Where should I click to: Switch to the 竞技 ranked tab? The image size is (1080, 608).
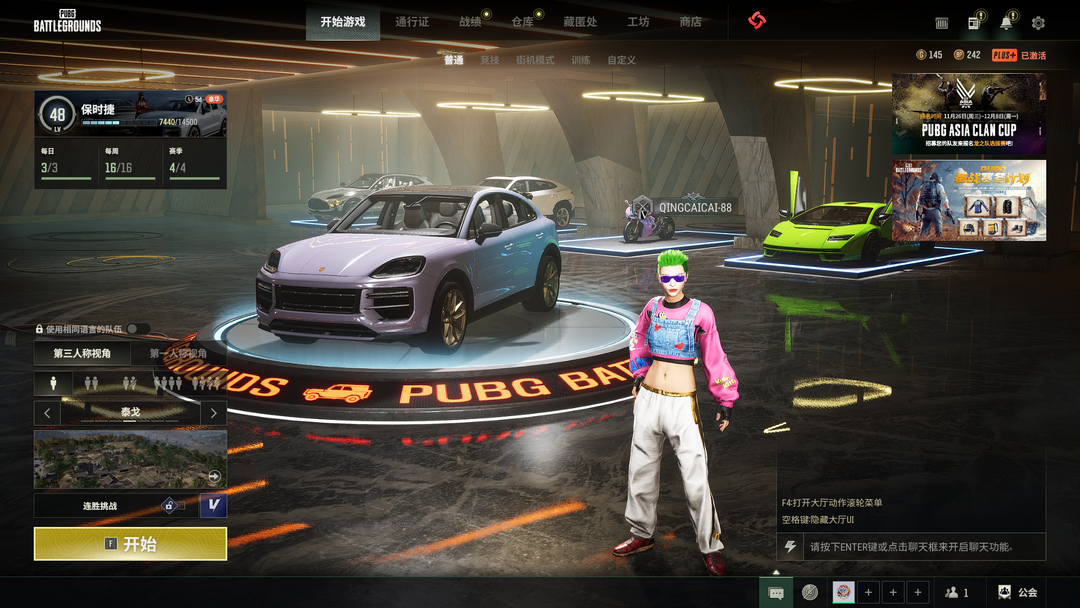click(x=489, y=60)
